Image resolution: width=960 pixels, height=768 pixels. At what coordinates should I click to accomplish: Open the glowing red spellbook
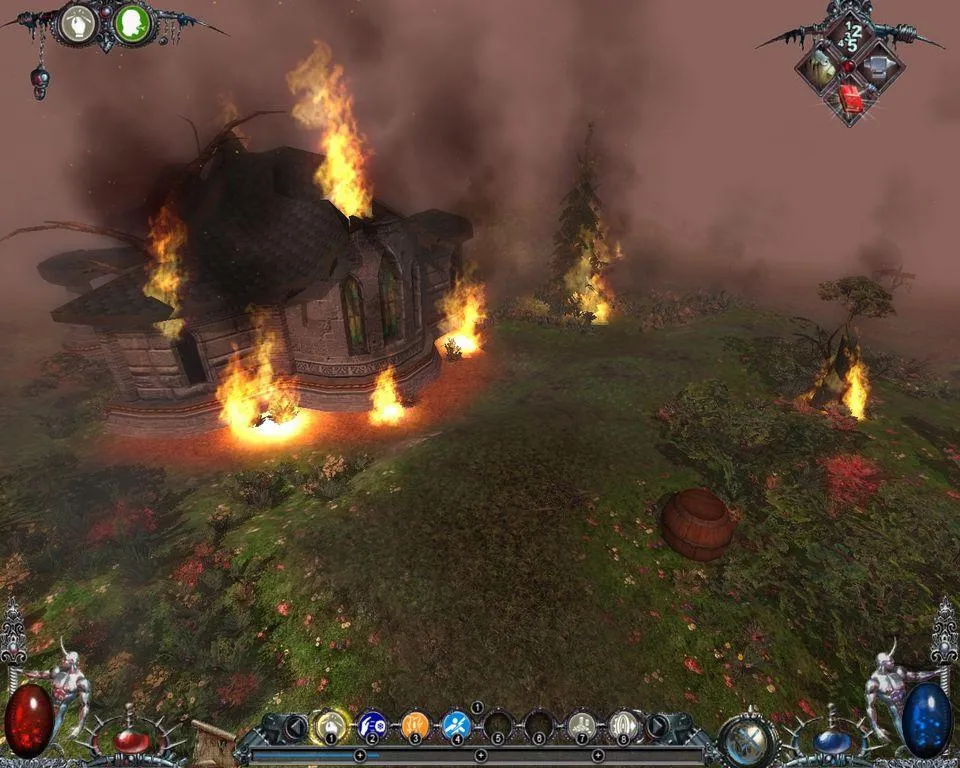(x=850, y=98)
